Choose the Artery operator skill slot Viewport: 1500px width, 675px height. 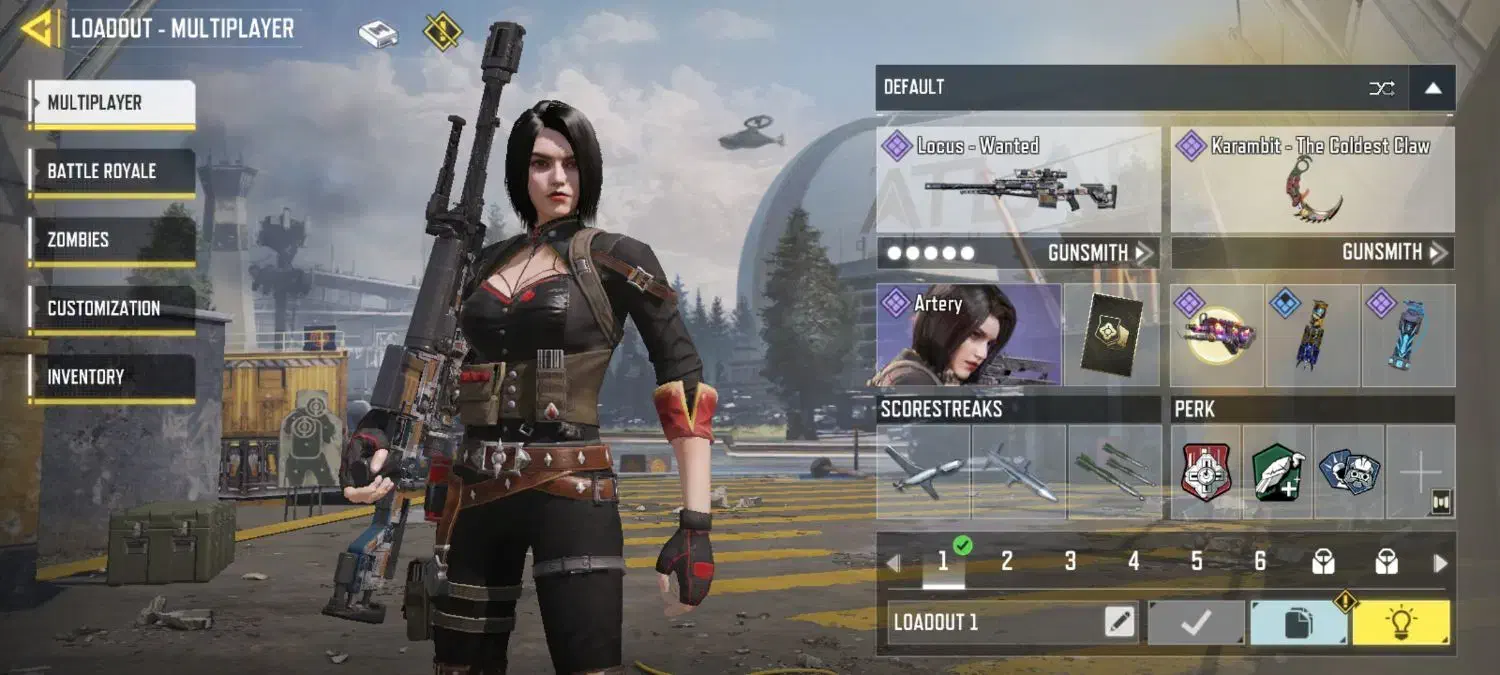click(968, 335)
